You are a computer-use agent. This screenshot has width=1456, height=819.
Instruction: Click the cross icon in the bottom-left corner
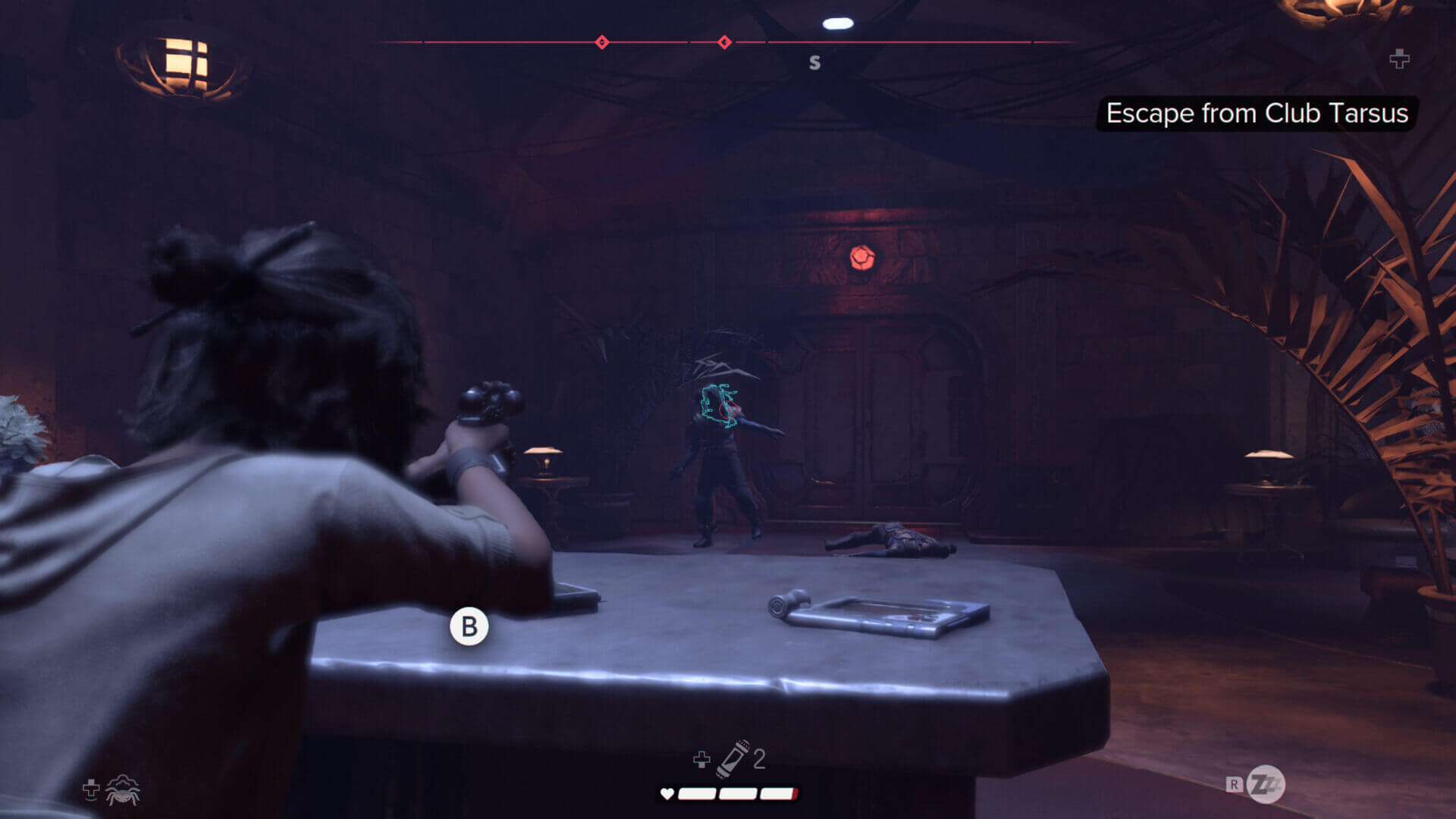pyautogui.click(x=89, y=789)
